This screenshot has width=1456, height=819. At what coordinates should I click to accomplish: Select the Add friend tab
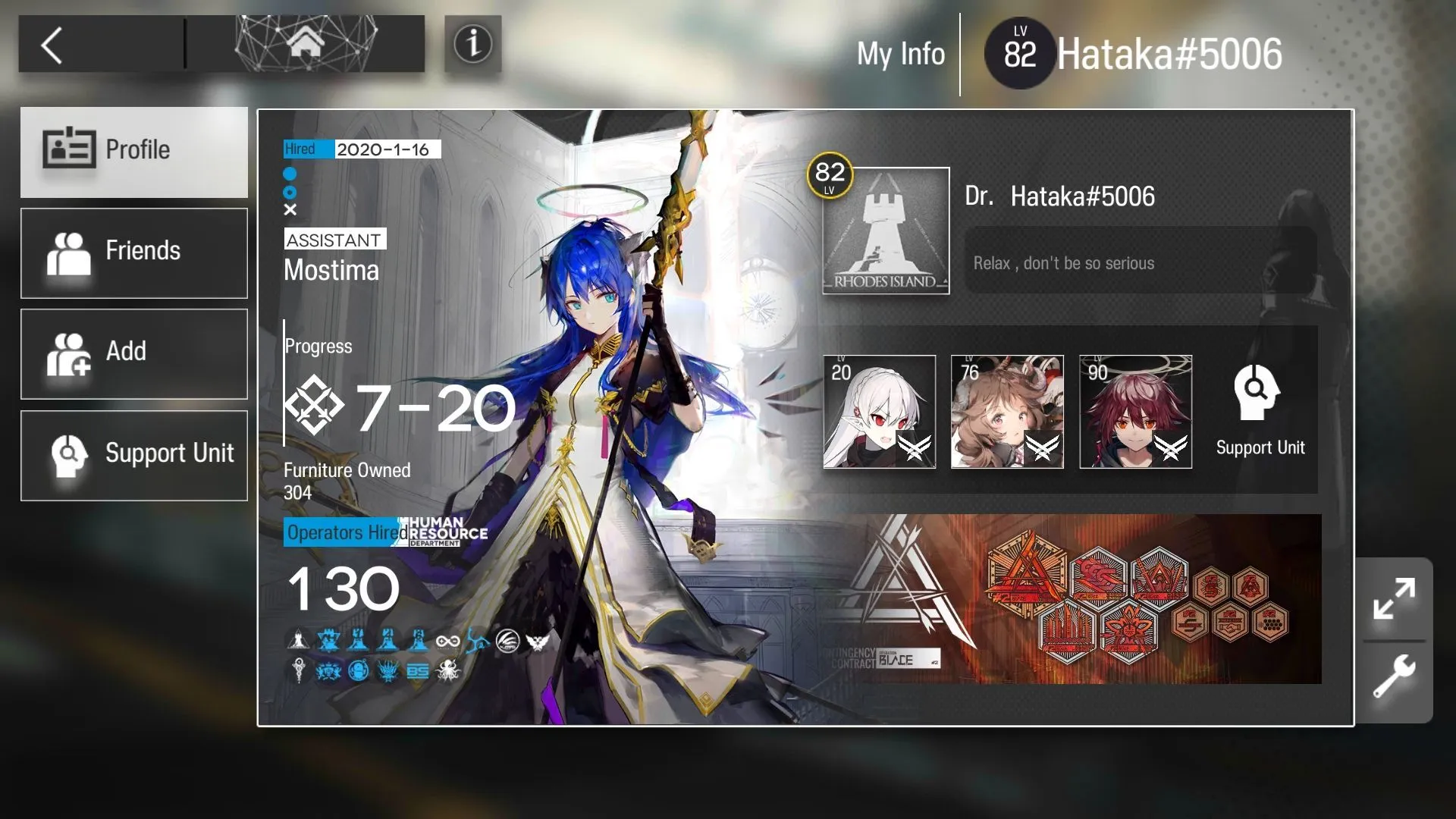134,353
